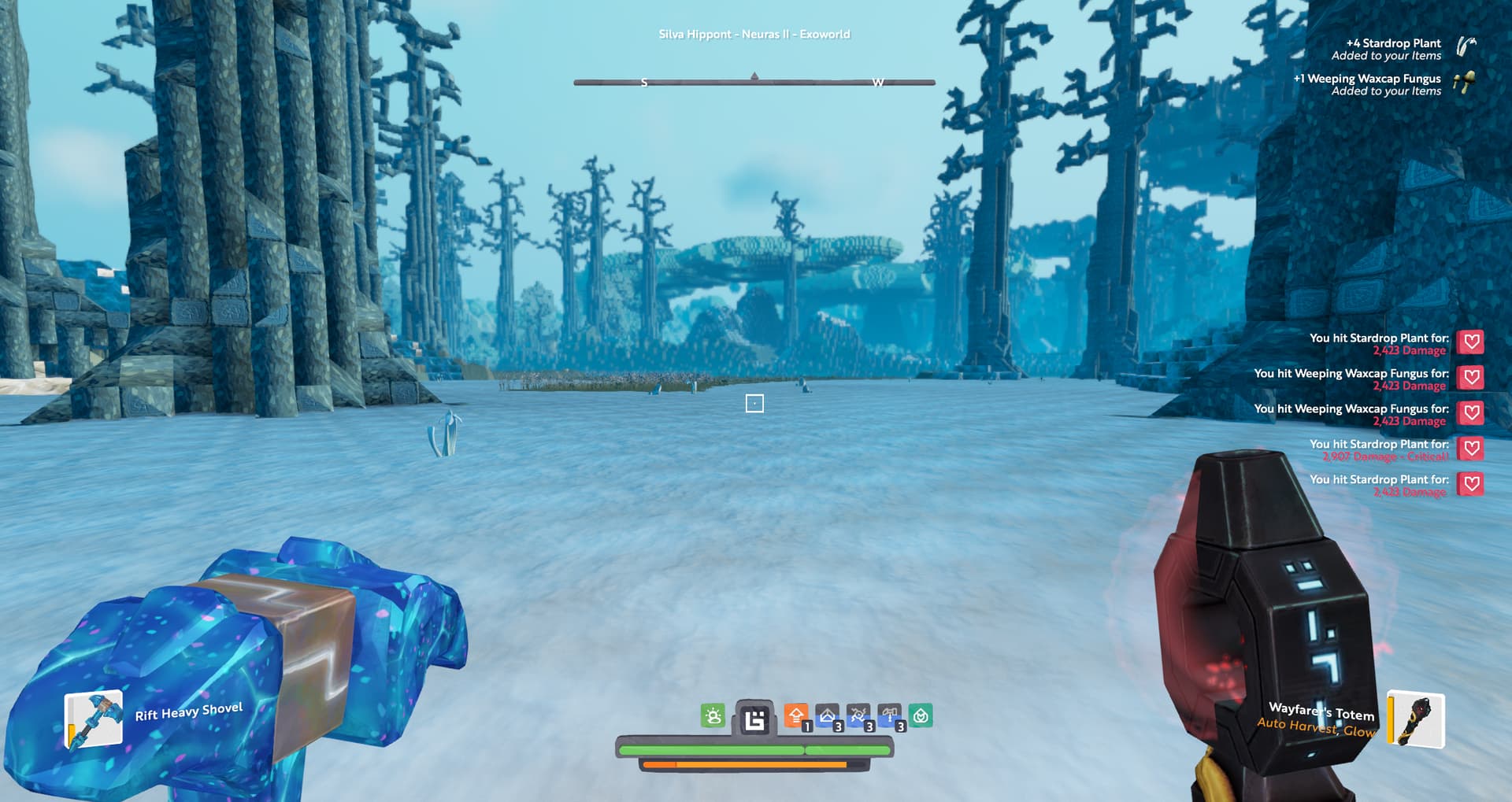
Task: Click the orange up-arrow buff icon
Action: (796, 716)
